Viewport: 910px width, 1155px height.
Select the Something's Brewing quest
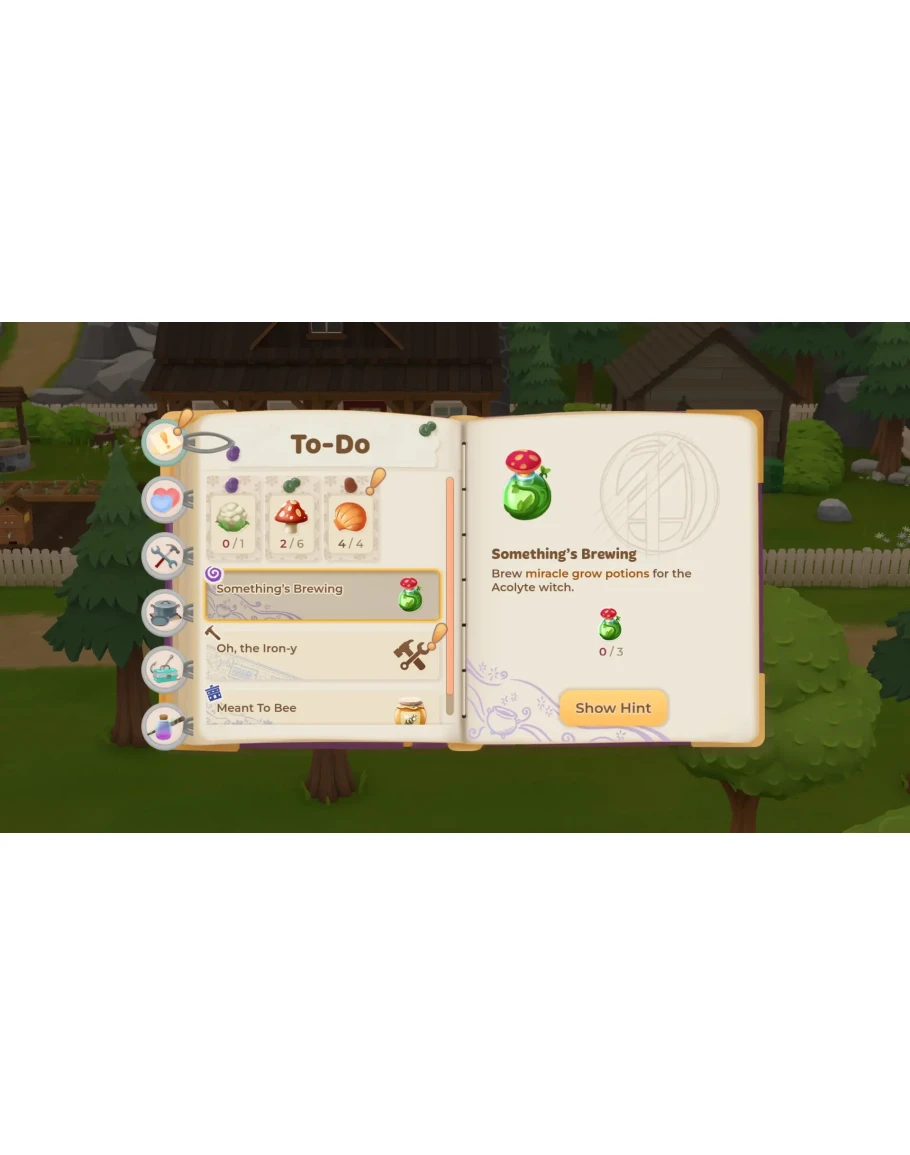tap(322, 595)
